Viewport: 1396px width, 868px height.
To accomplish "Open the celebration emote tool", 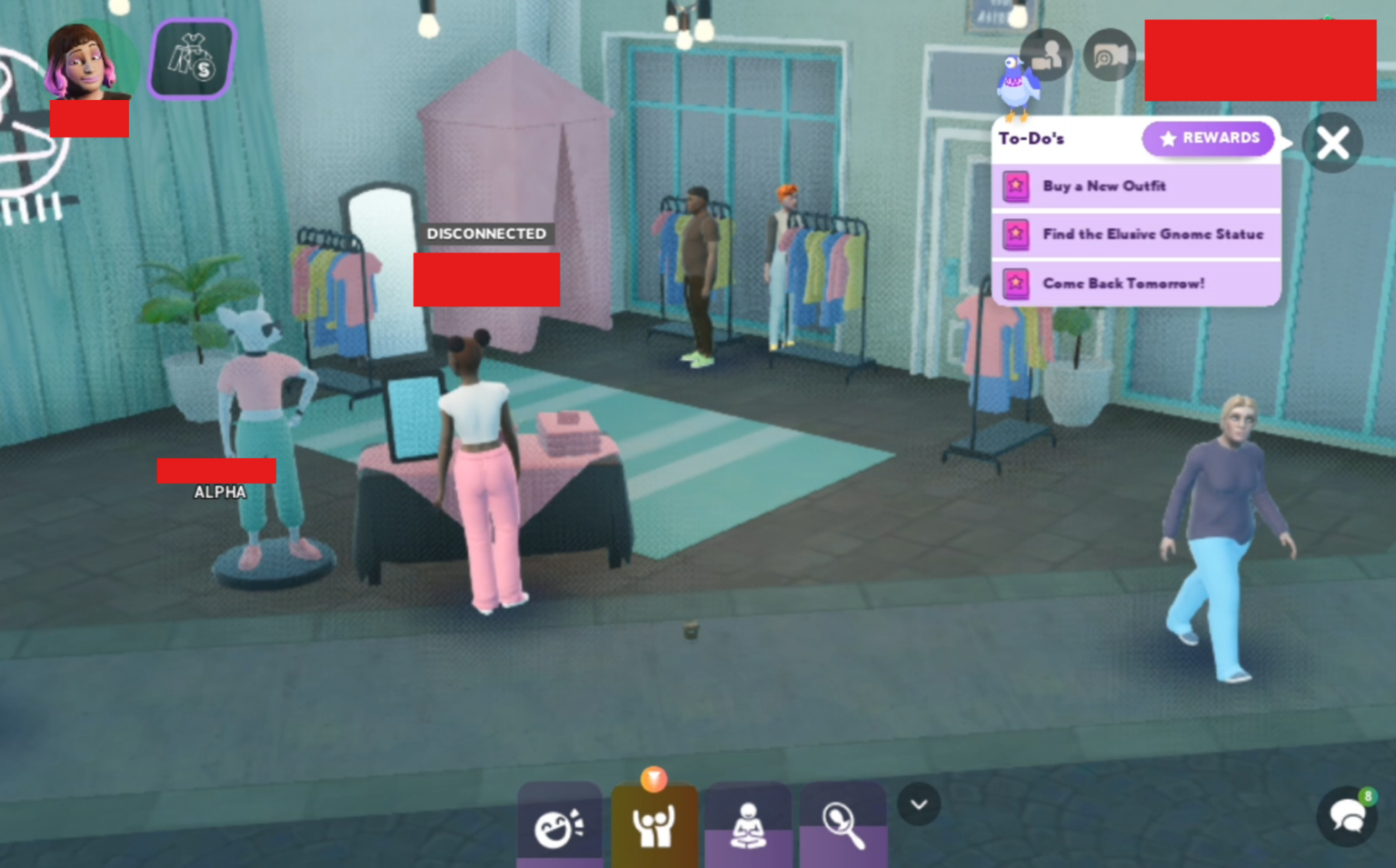I will [x=654, y=823].
